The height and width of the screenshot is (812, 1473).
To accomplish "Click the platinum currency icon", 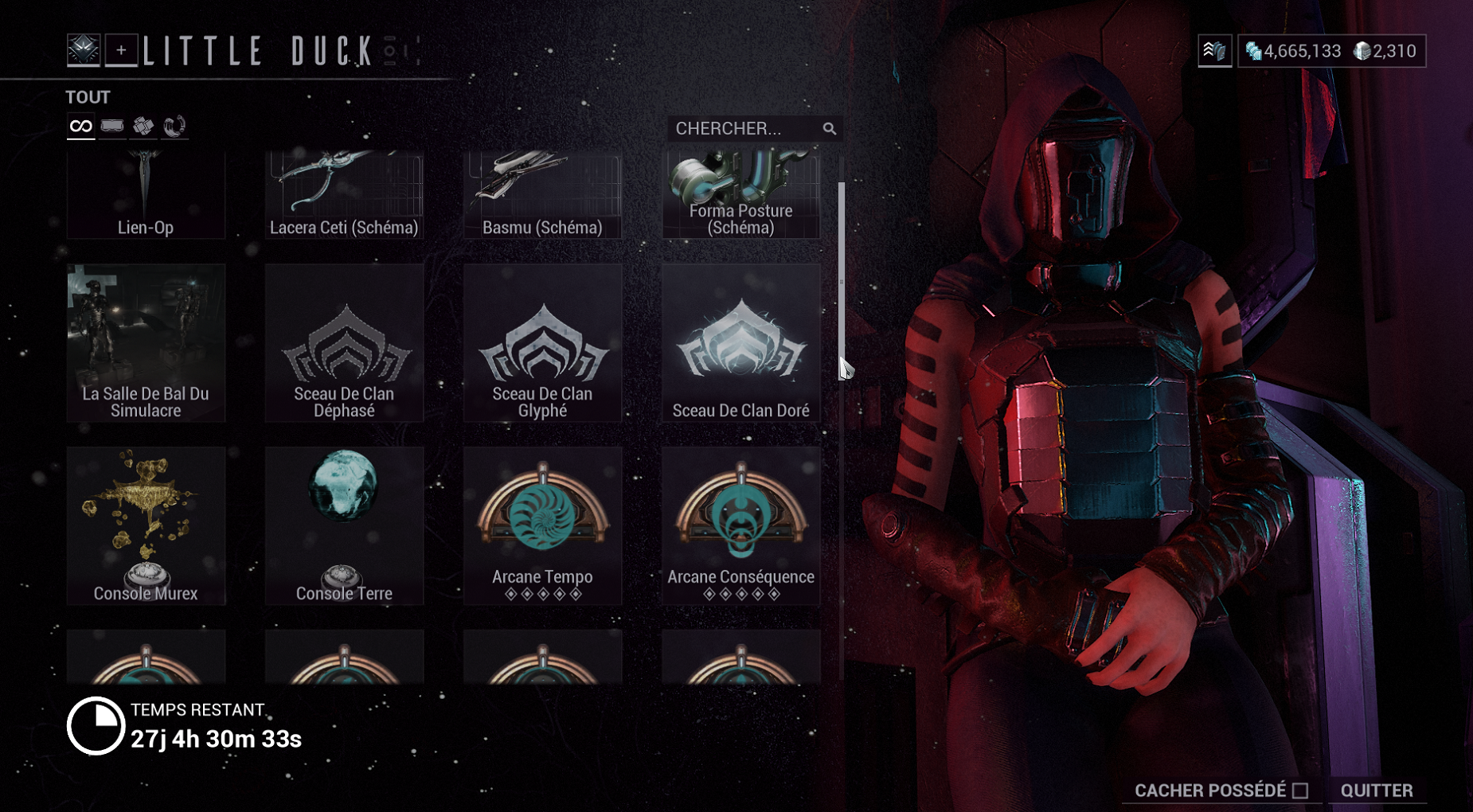I will (x=1364, y=52).
